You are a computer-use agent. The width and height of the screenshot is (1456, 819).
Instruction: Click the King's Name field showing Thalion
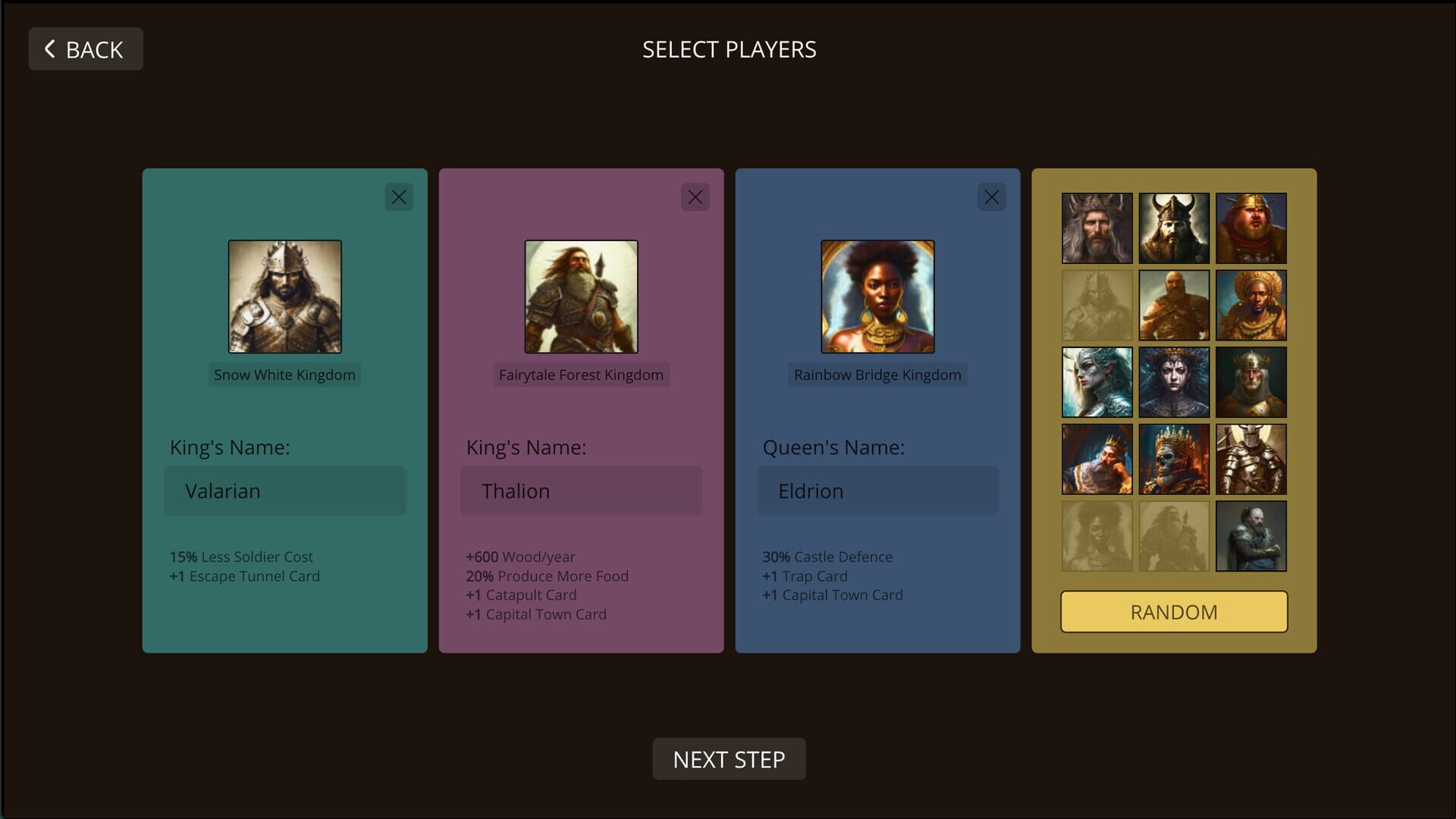(x=581, y=491)
